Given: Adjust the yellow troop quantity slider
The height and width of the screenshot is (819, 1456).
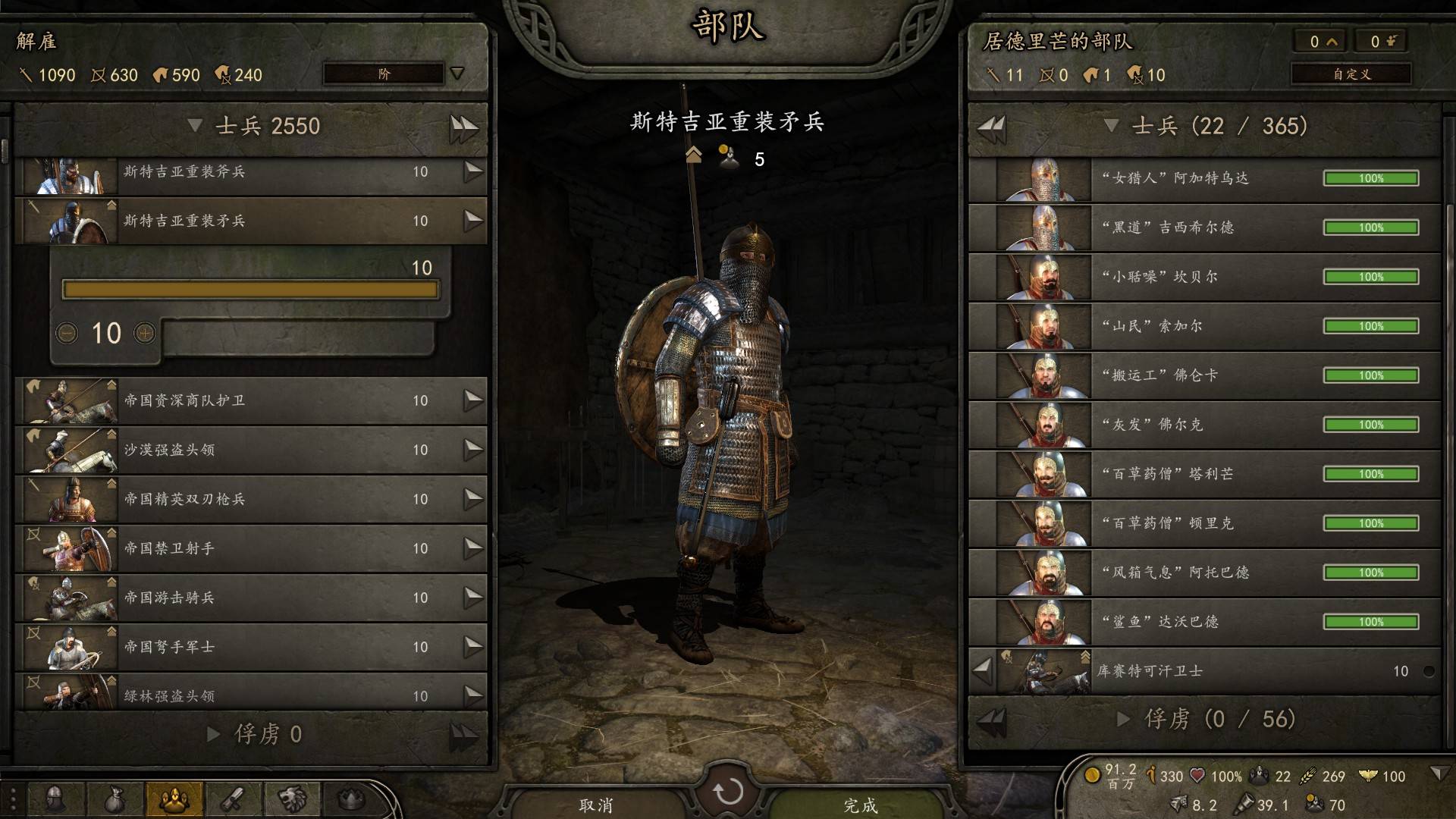Looking at the screenshot, I should point(250,290).
